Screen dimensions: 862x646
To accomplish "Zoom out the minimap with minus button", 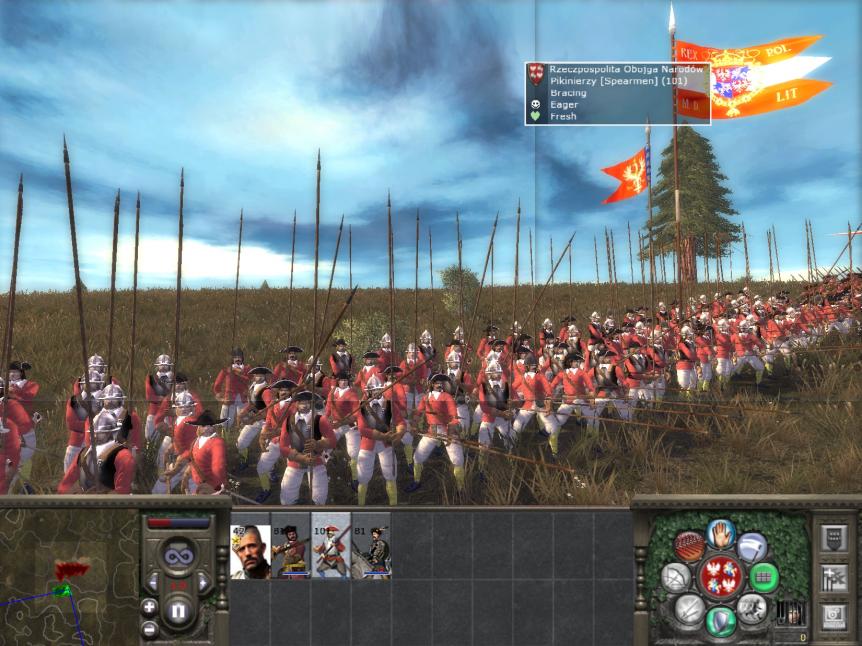I will 149,629.
